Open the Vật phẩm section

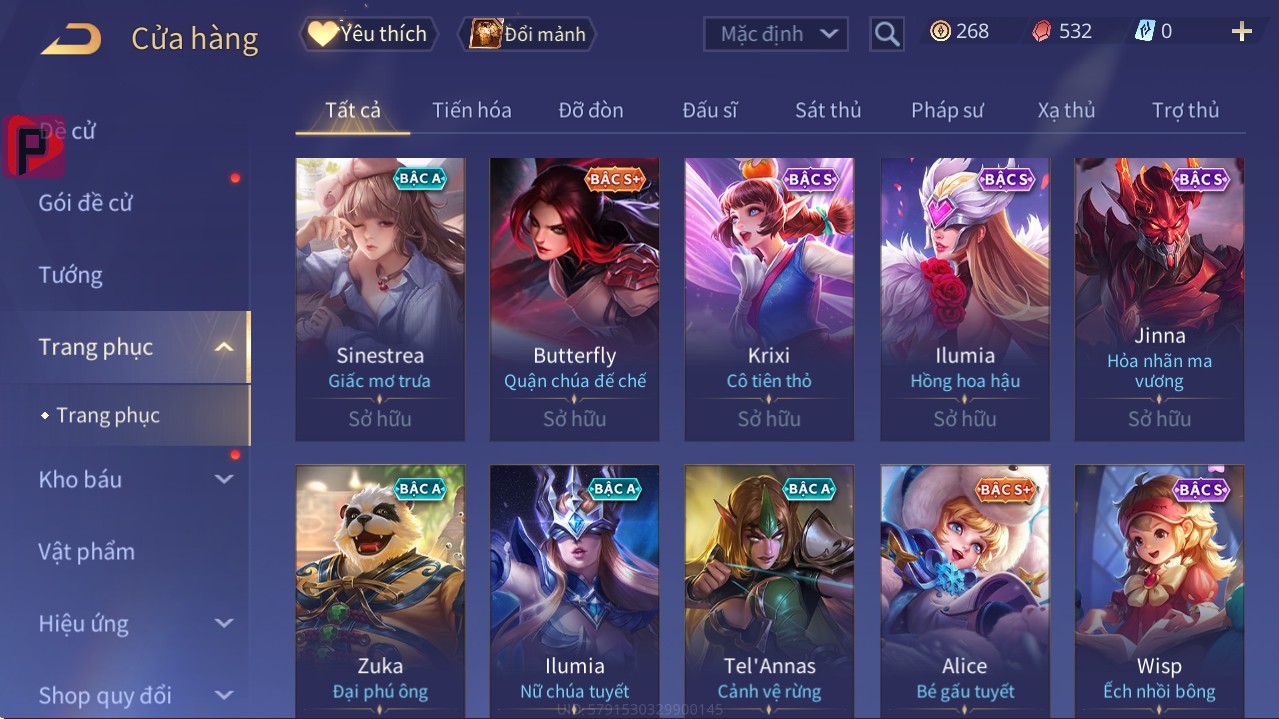(x=86, y=551)
